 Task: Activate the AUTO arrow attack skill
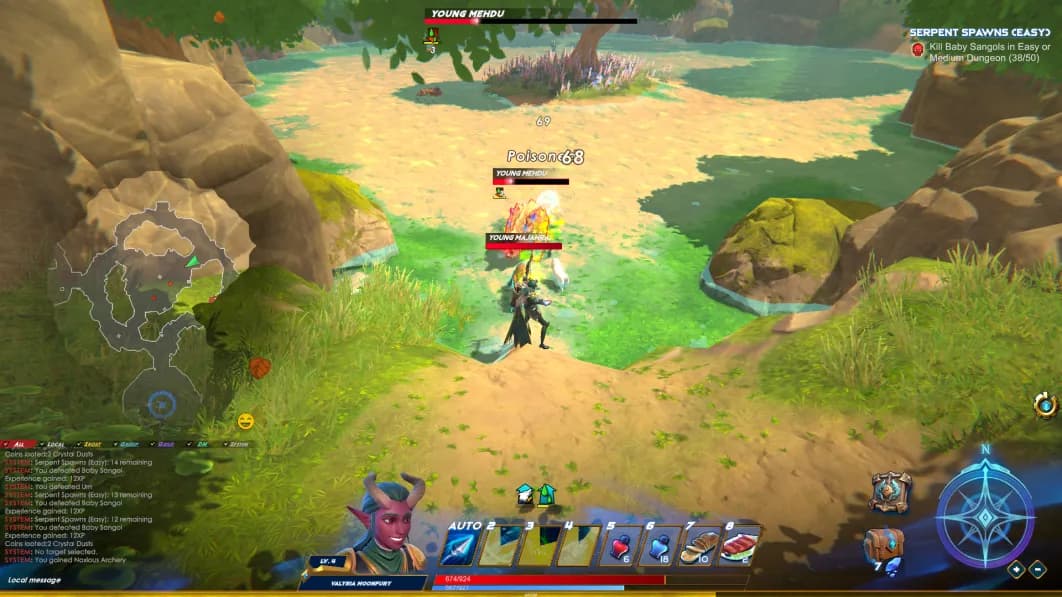coord(460,547)
